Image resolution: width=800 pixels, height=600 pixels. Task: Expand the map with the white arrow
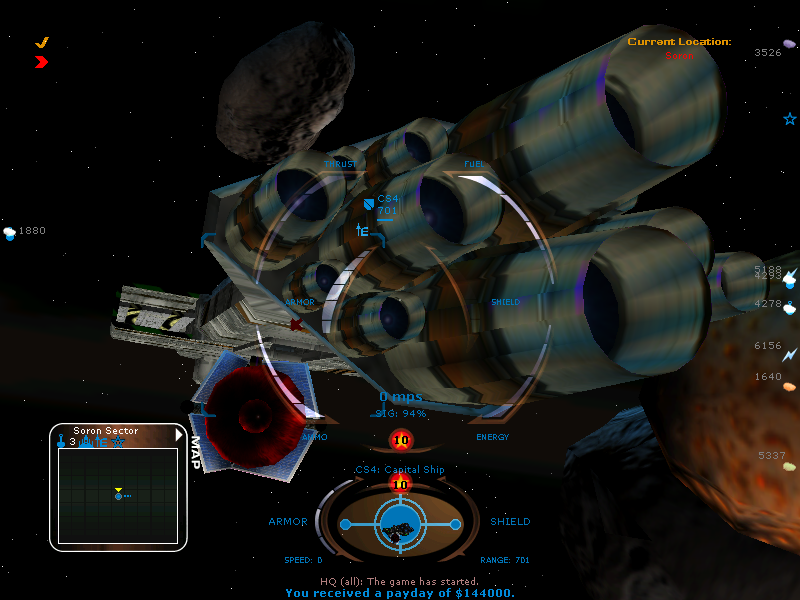179,434
